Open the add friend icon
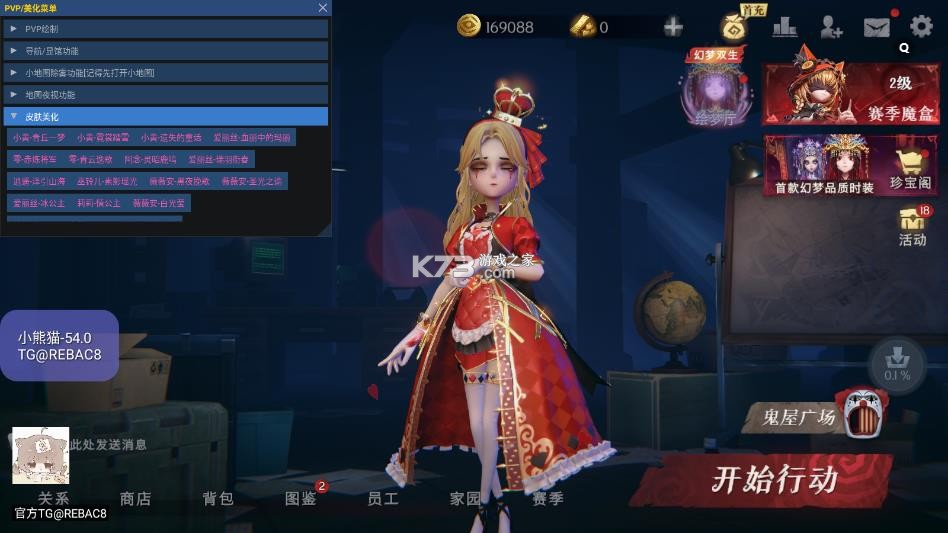Image resolution: width=948 pixels, height=533 pixels. [830, 27]
